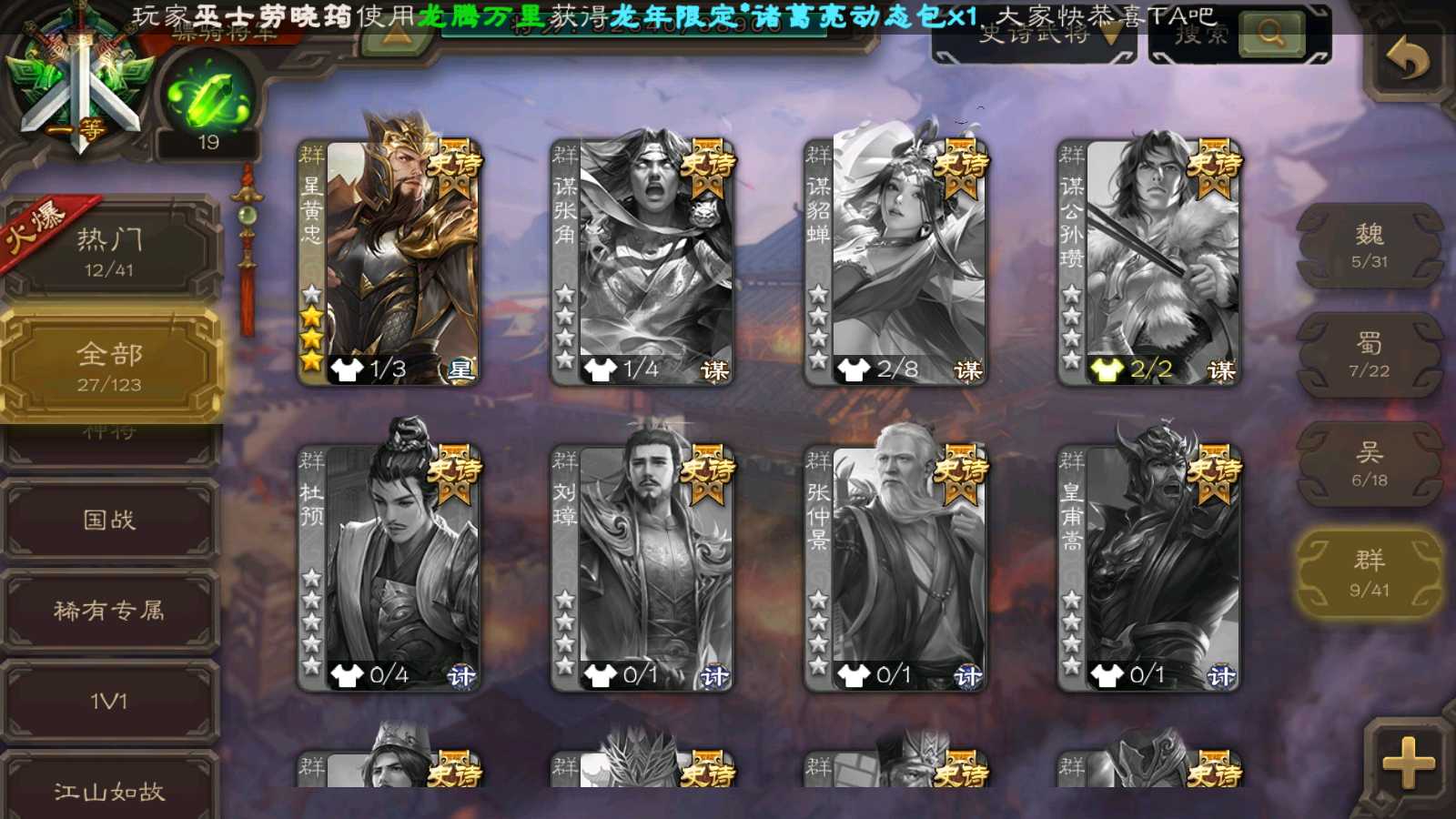Viewport: 1456px width, 819px height.
Task: Filter heroes by 蜀 faction
Action: [x=1370, y=355]
